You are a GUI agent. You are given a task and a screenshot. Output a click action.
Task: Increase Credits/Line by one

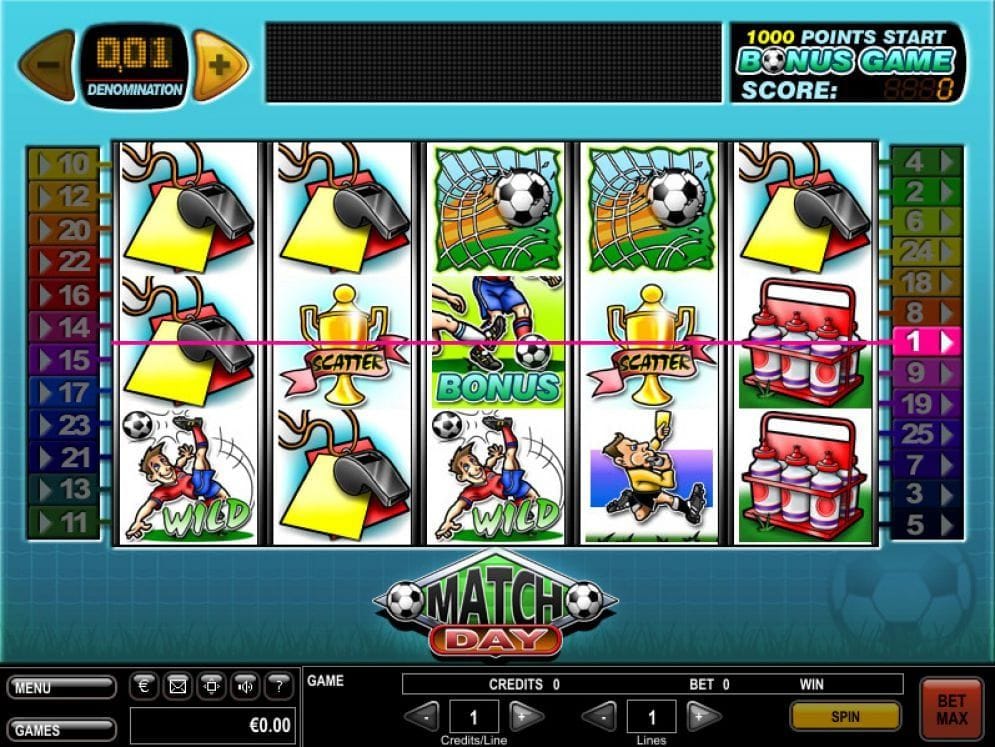click(x=526, y=716)
